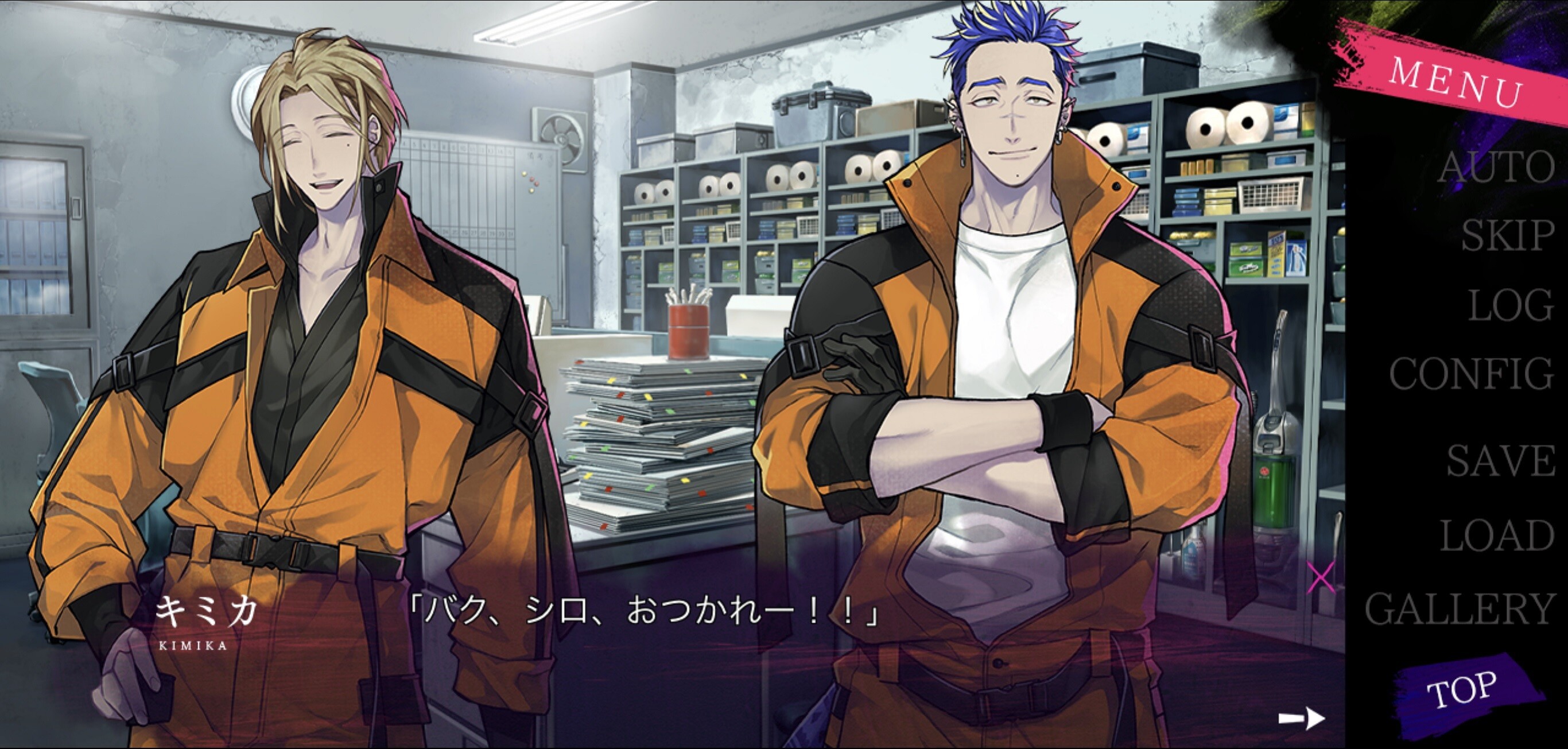
Task: Enable AUTO text advance
Action: [x=1496, y=167]
